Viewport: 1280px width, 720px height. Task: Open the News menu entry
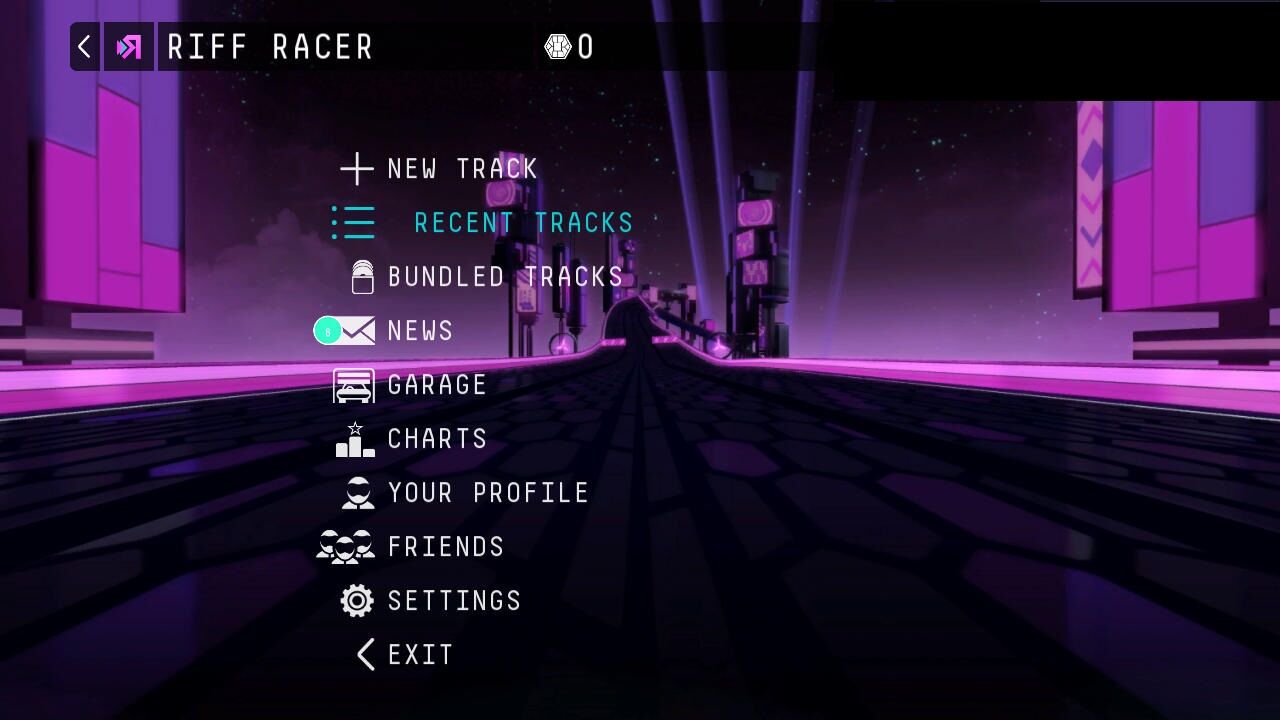420,330
